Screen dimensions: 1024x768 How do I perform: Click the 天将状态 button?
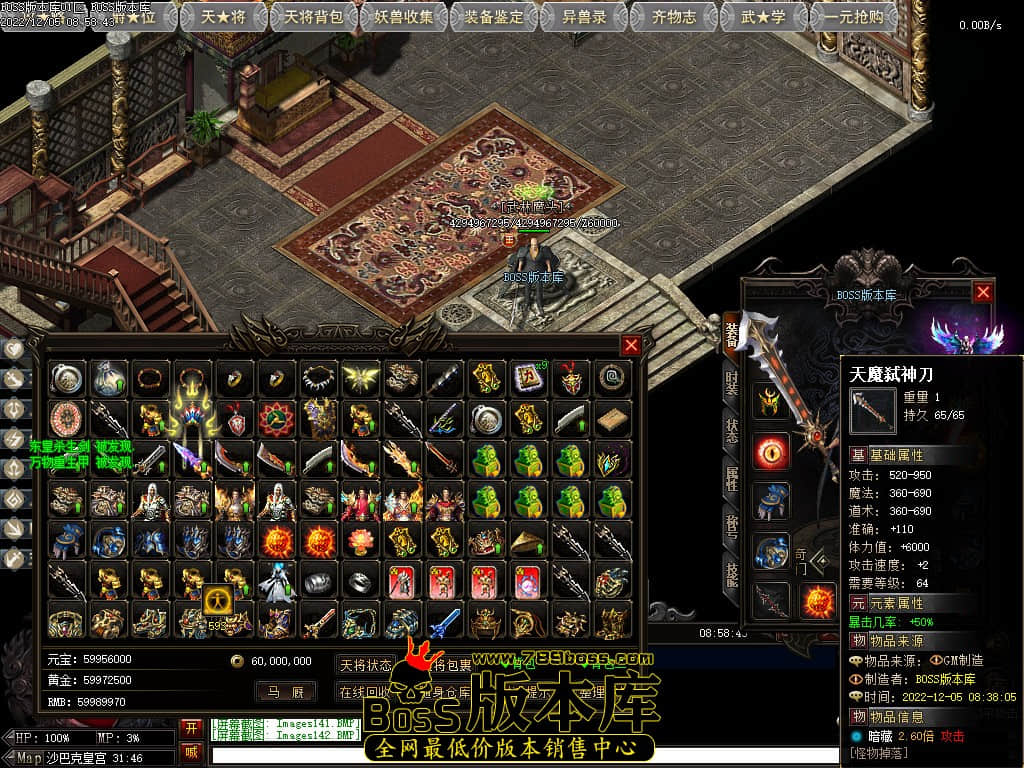click(366, 665)
